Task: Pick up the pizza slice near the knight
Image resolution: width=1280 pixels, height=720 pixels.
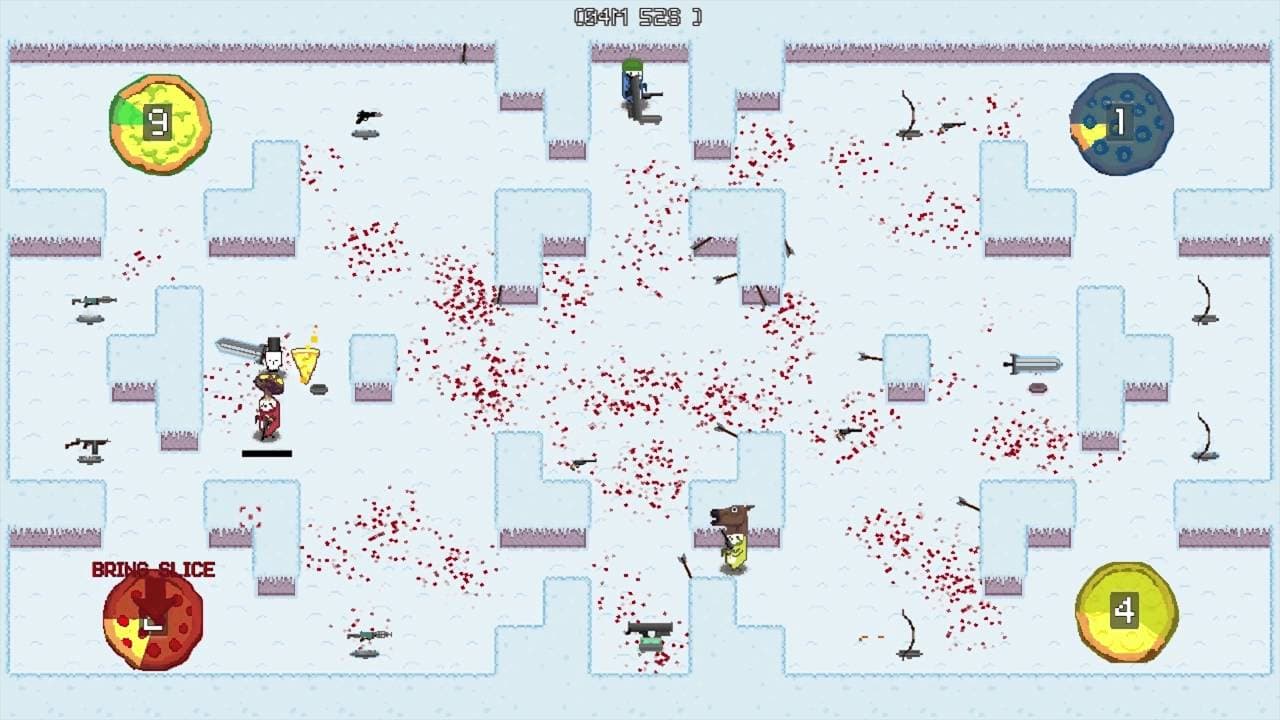Action: [x=305, y=360]
